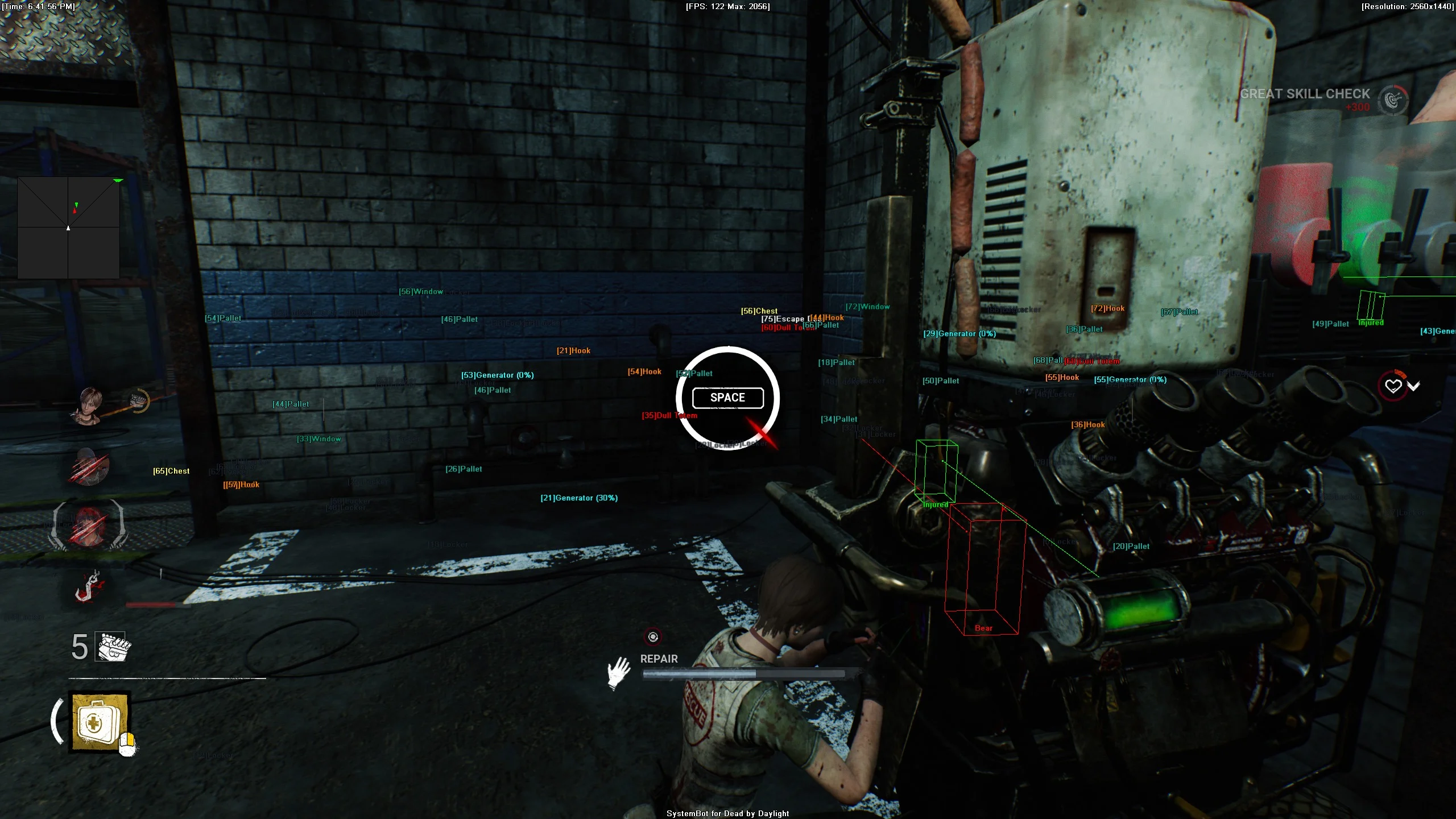
Task: Select the med-kit item slot
Action: coord(100,722)
